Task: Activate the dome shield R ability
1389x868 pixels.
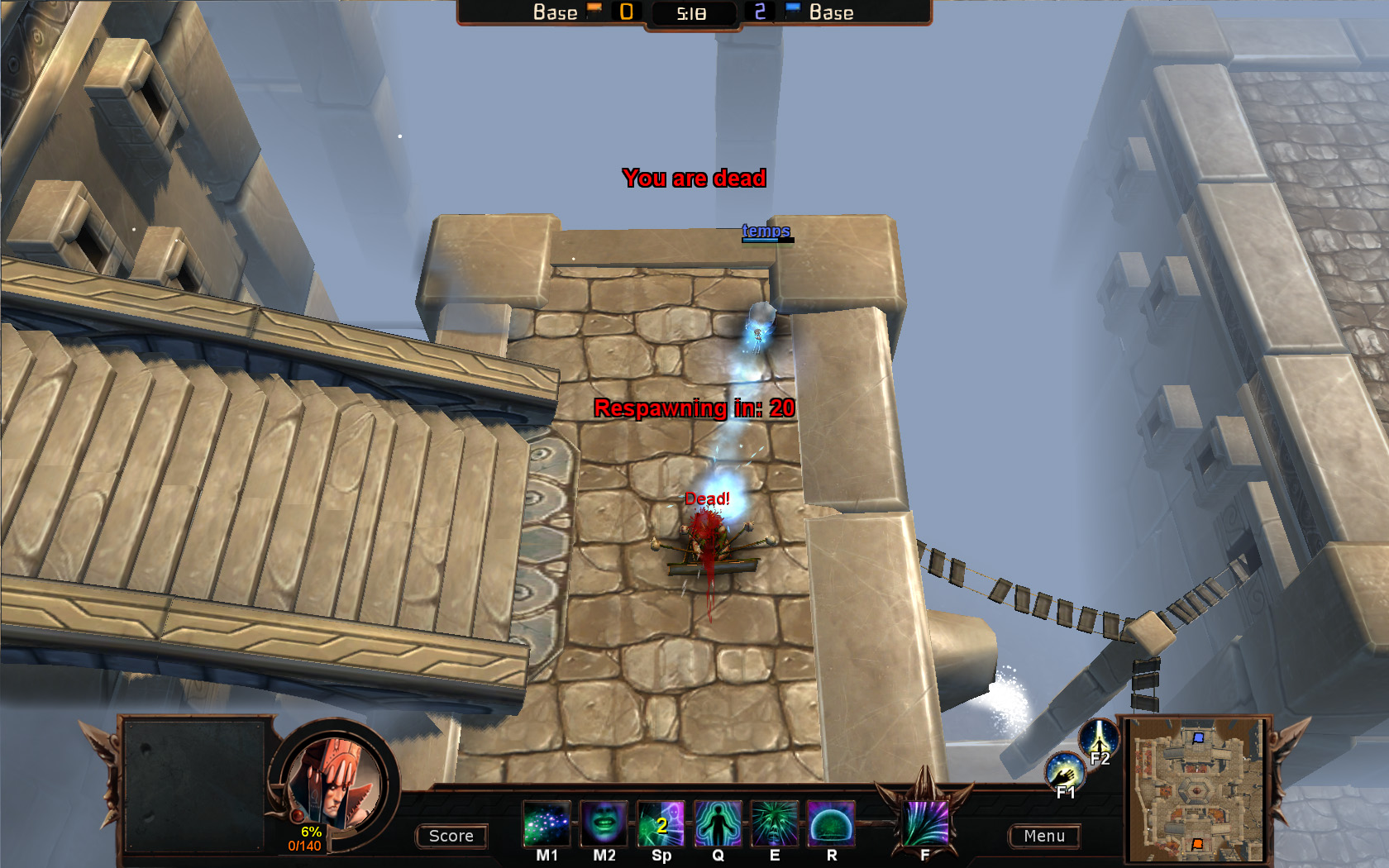Action: point(831,823)
